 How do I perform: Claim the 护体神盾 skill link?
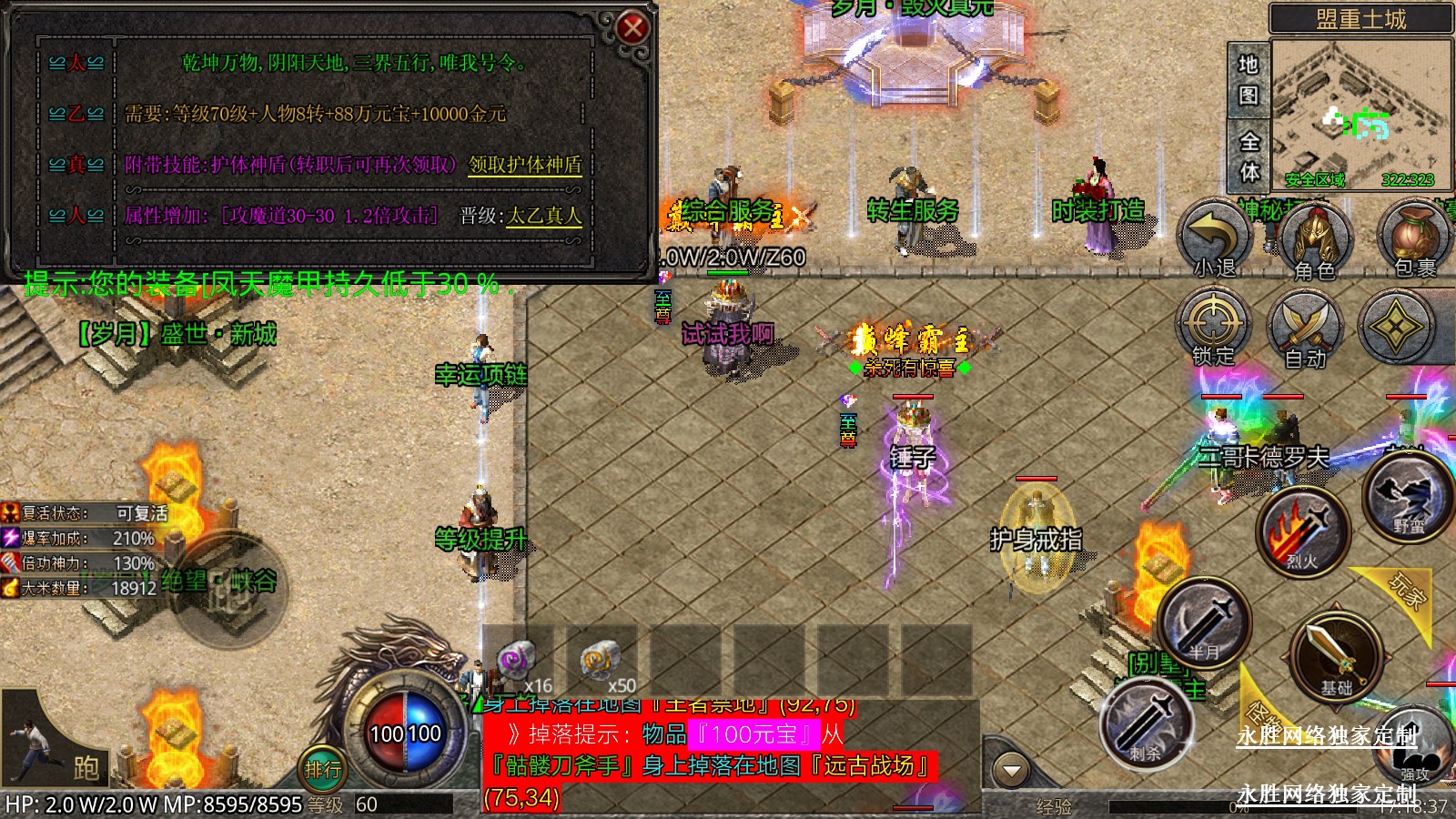point(525,165)
